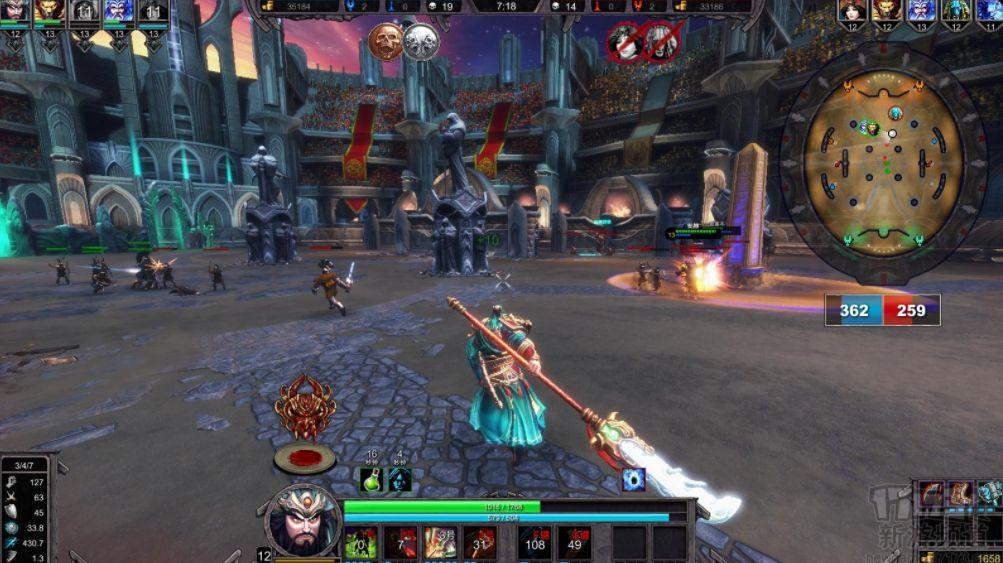Viewport: 1003px width, 563px height.
Task: Trigger the third ability showing 35
Action: point(440,543)
